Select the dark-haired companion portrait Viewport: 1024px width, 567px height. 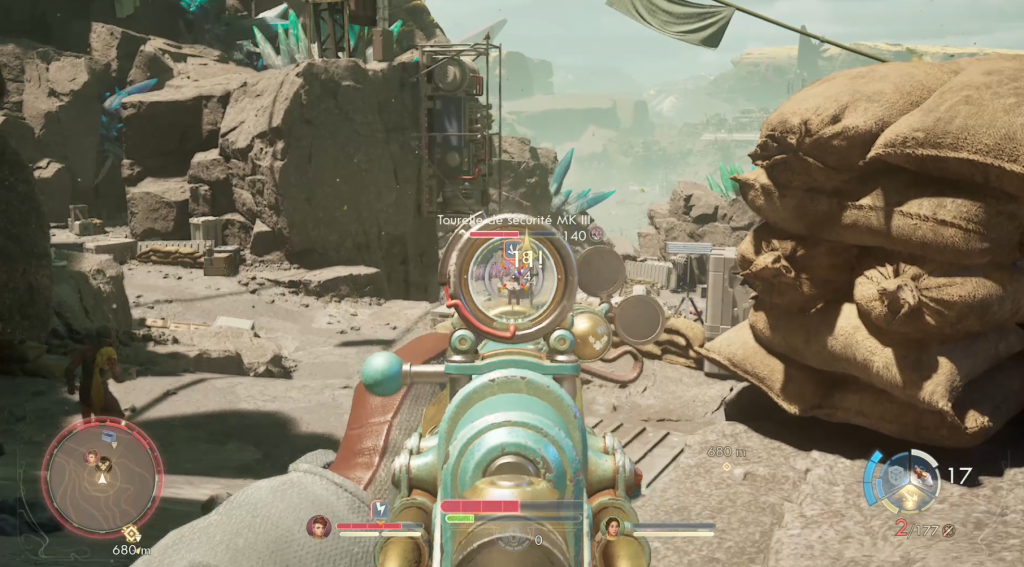point(611,526)
